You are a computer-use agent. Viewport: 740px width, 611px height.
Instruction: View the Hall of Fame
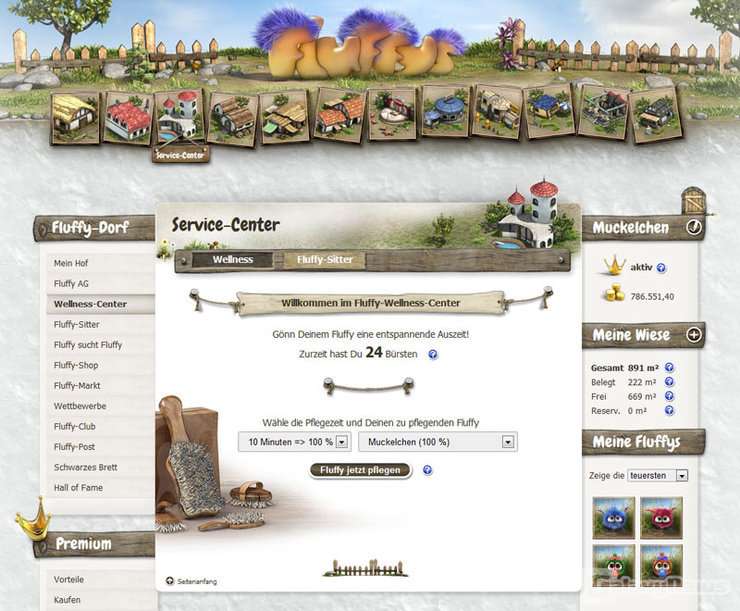tap(78, 487)
